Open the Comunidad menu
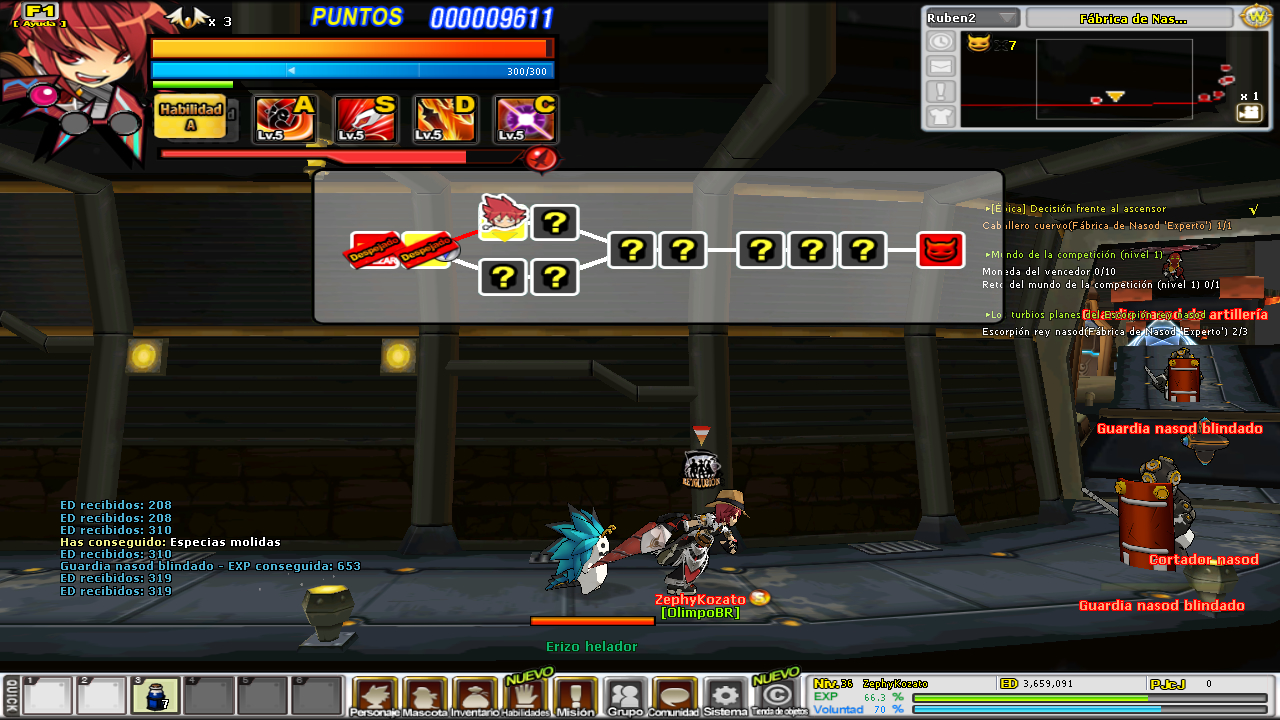The width and height of the screenshot is (1280, 720). pos(675,696)
